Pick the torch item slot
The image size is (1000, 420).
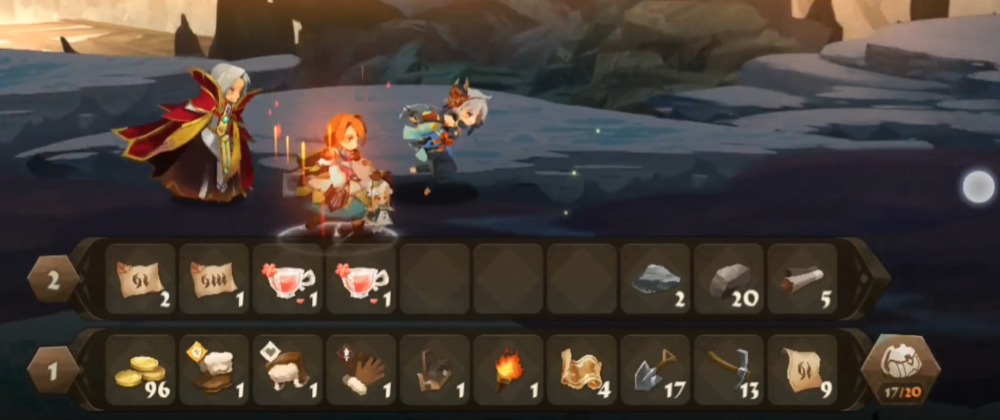[508, 369]
